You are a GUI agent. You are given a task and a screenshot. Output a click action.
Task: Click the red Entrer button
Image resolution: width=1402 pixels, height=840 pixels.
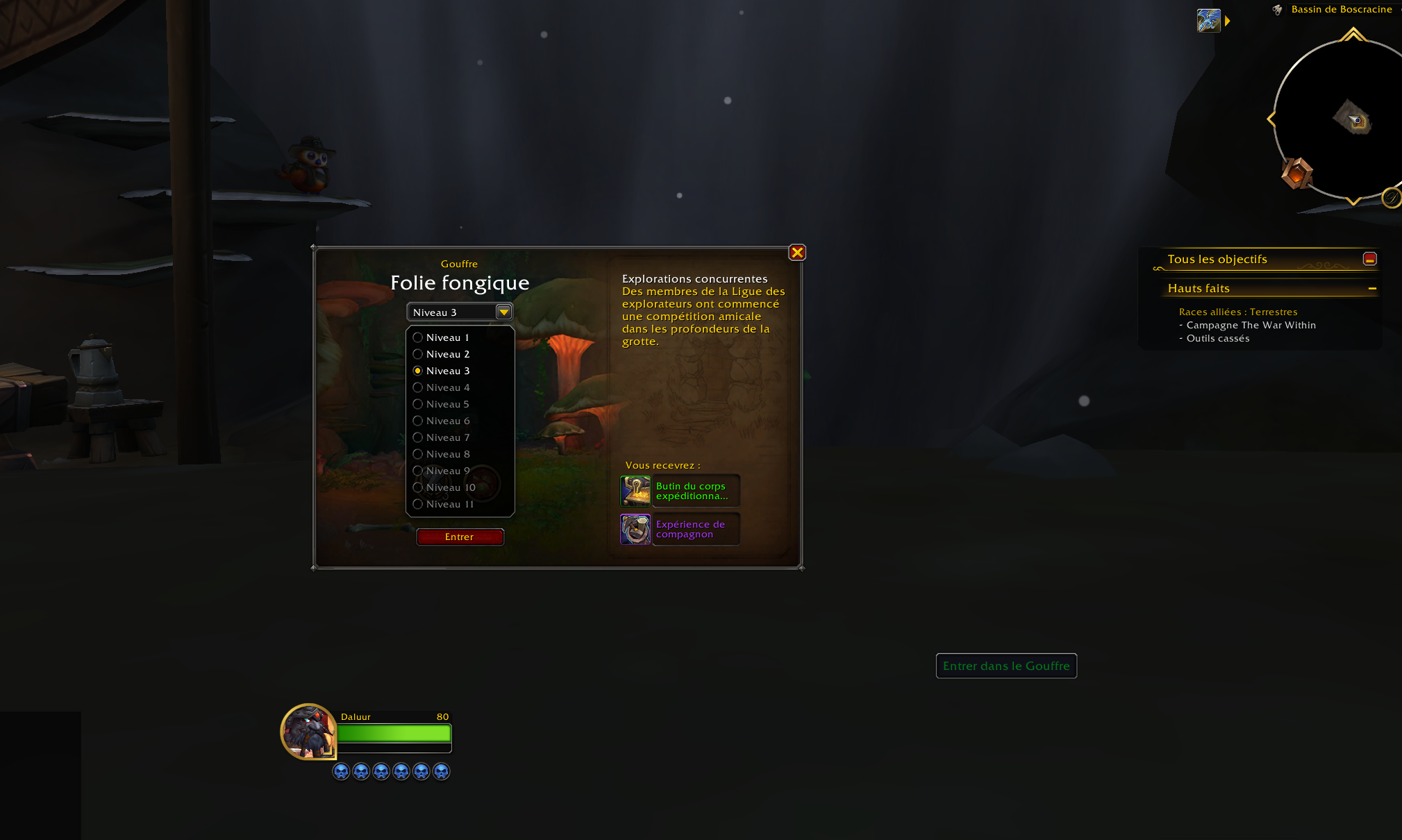[460, 537]
